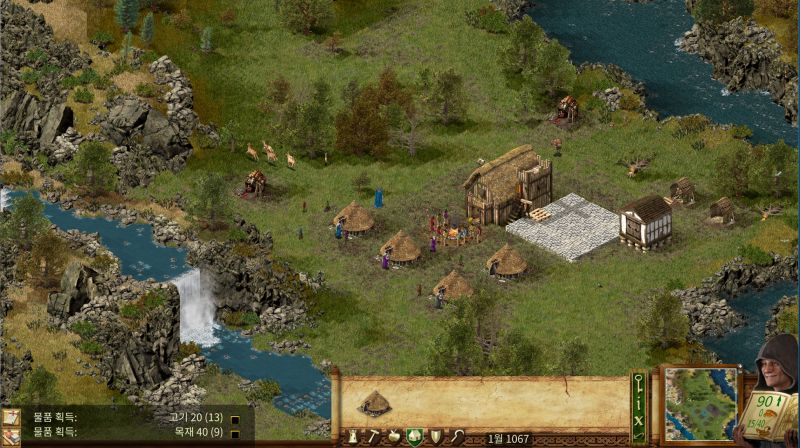Switch to the food processing sickle category

[x=456, y=437]
